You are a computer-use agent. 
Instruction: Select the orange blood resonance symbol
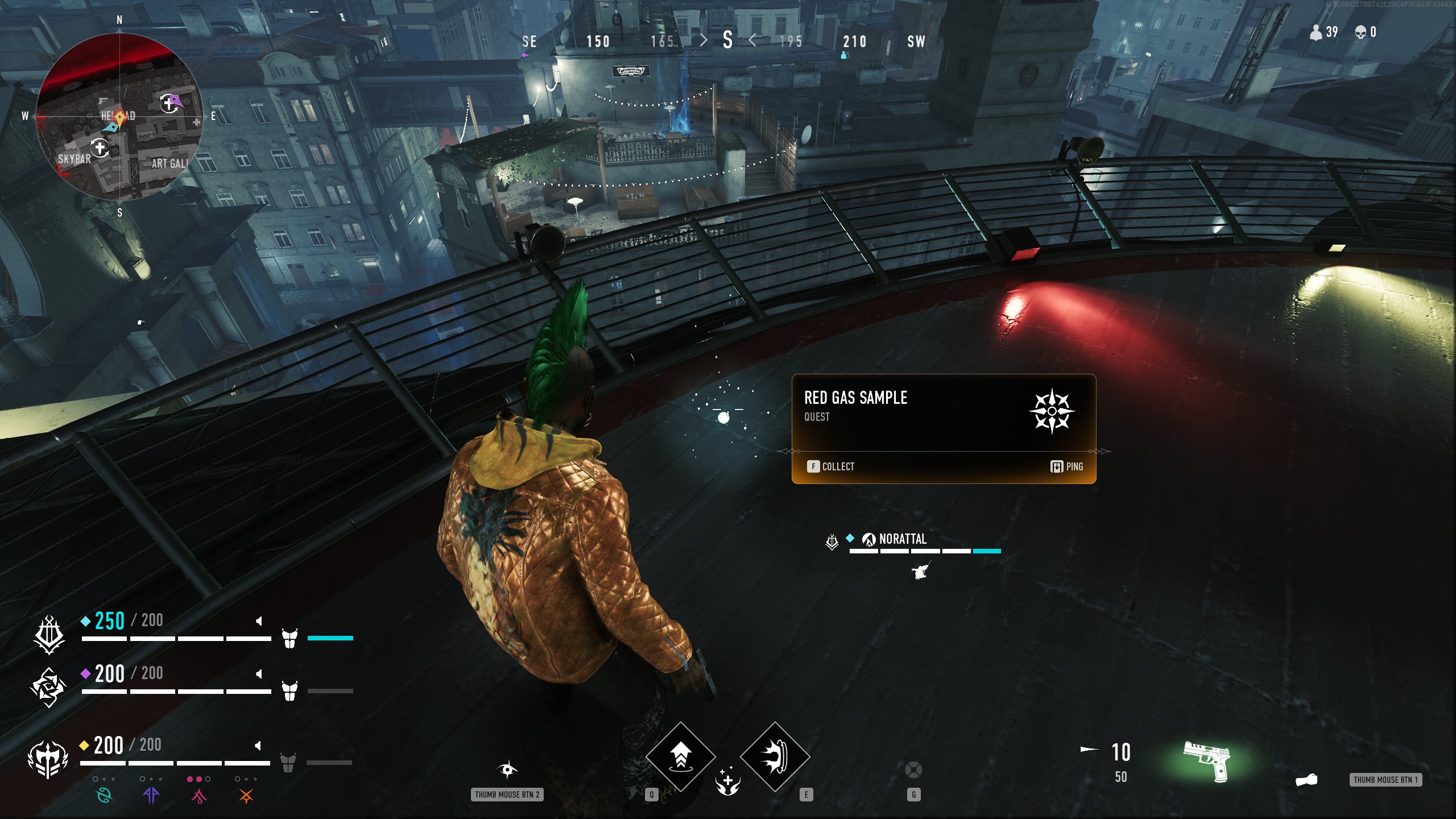(x=246, y=795)
